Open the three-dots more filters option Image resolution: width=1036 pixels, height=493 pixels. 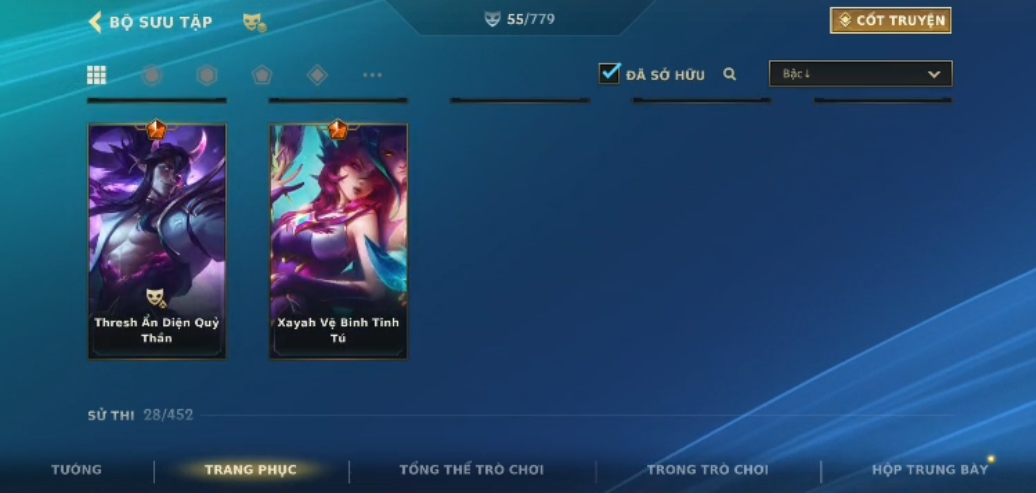[x=372, y=75]
